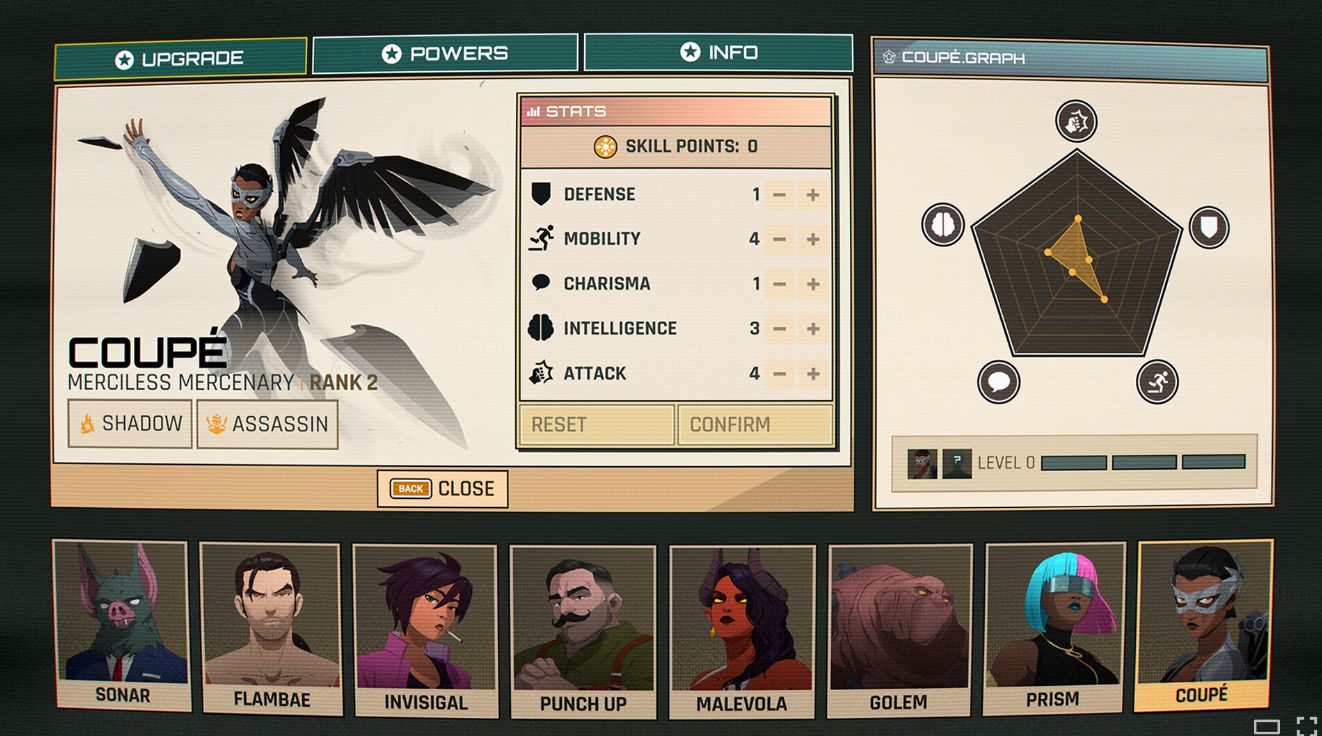Viewport: 1322px width, 736px height.
Task: Reset the stat changes
Action: pyautogui.click(x=596, y=424)
